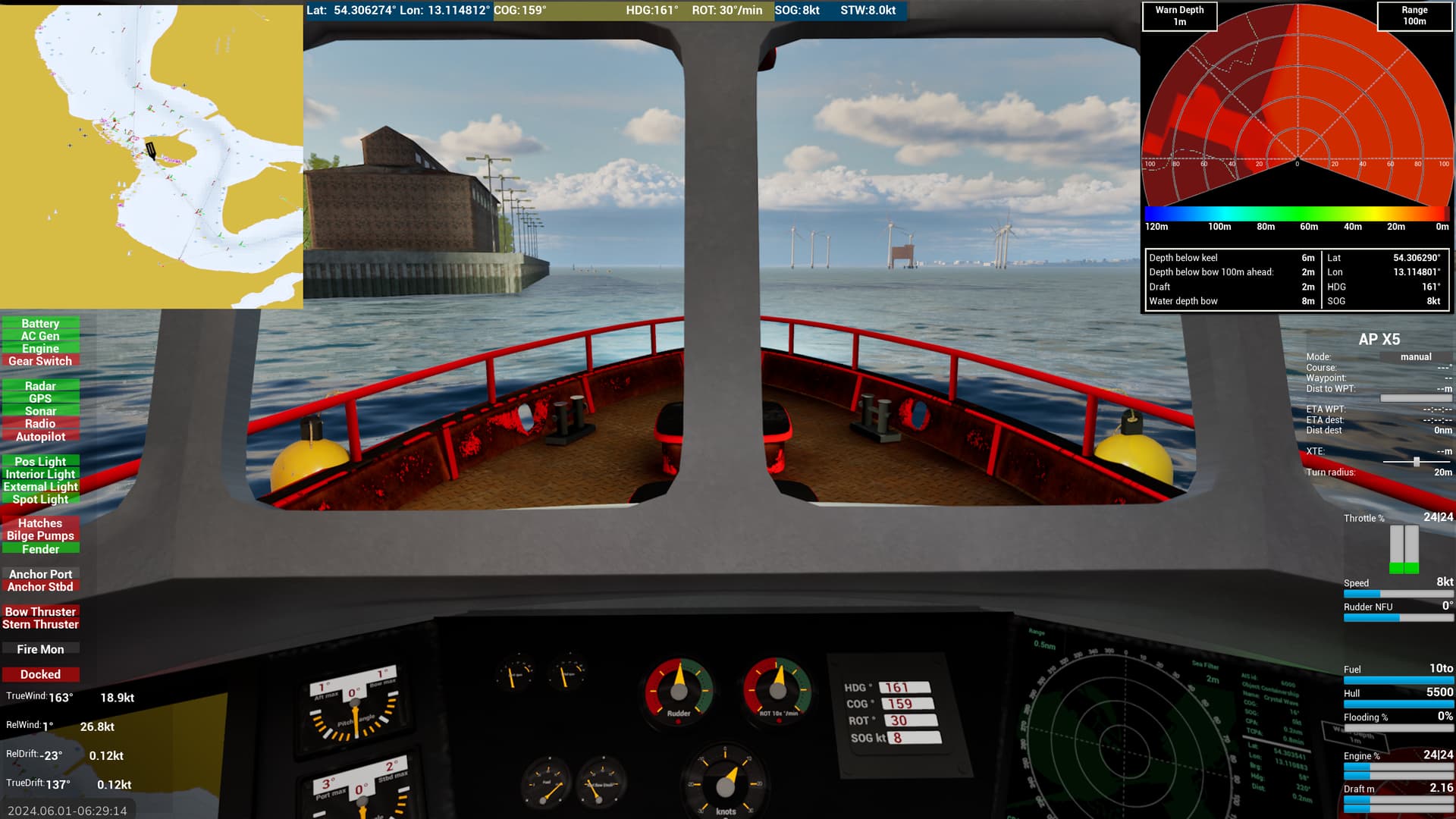Toggle the Fire Mon button
Viewport: 1456px width, 819px height.
(40, 650)
